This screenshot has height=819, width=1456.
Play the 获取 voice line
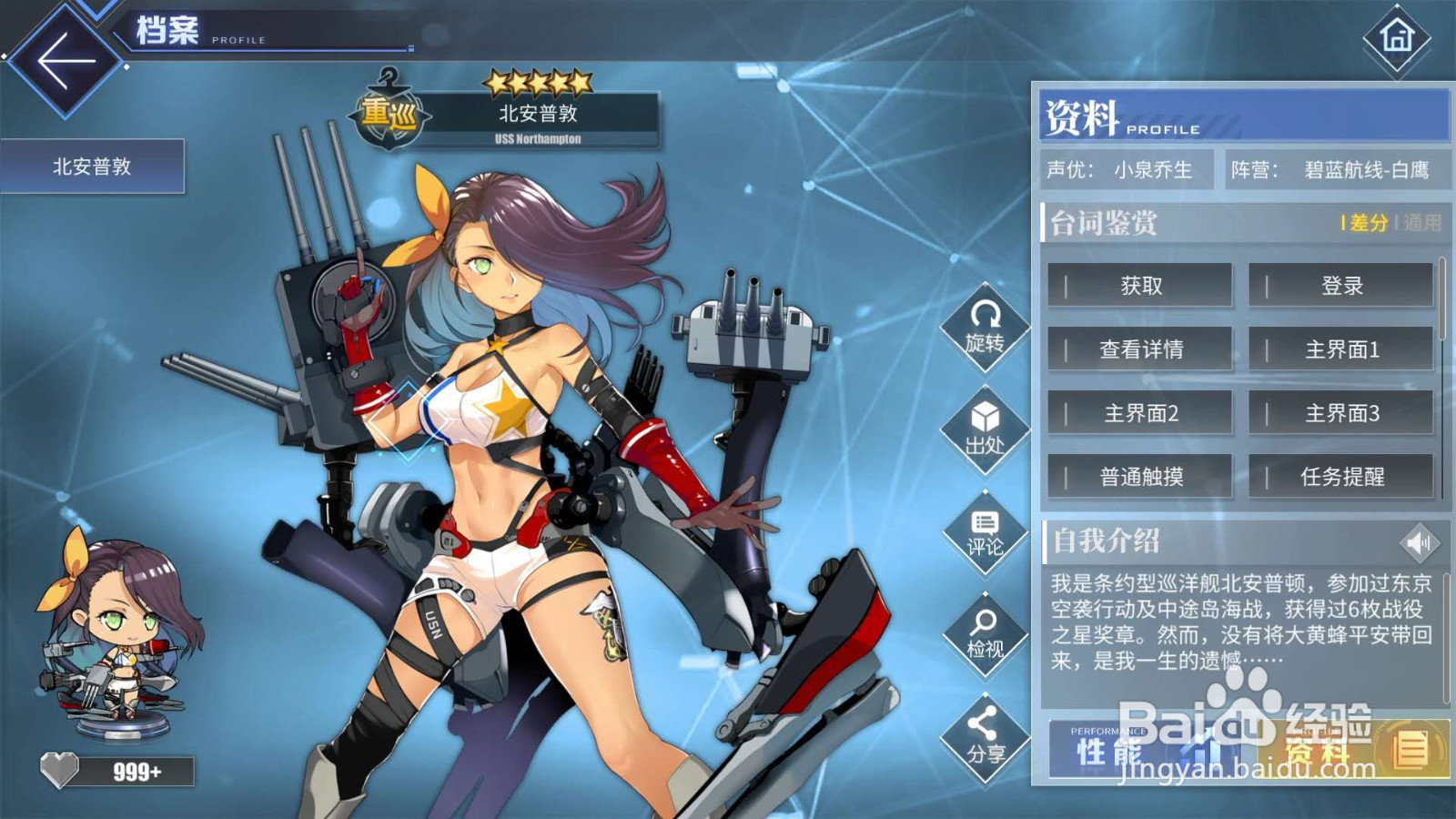(1140, 286)
